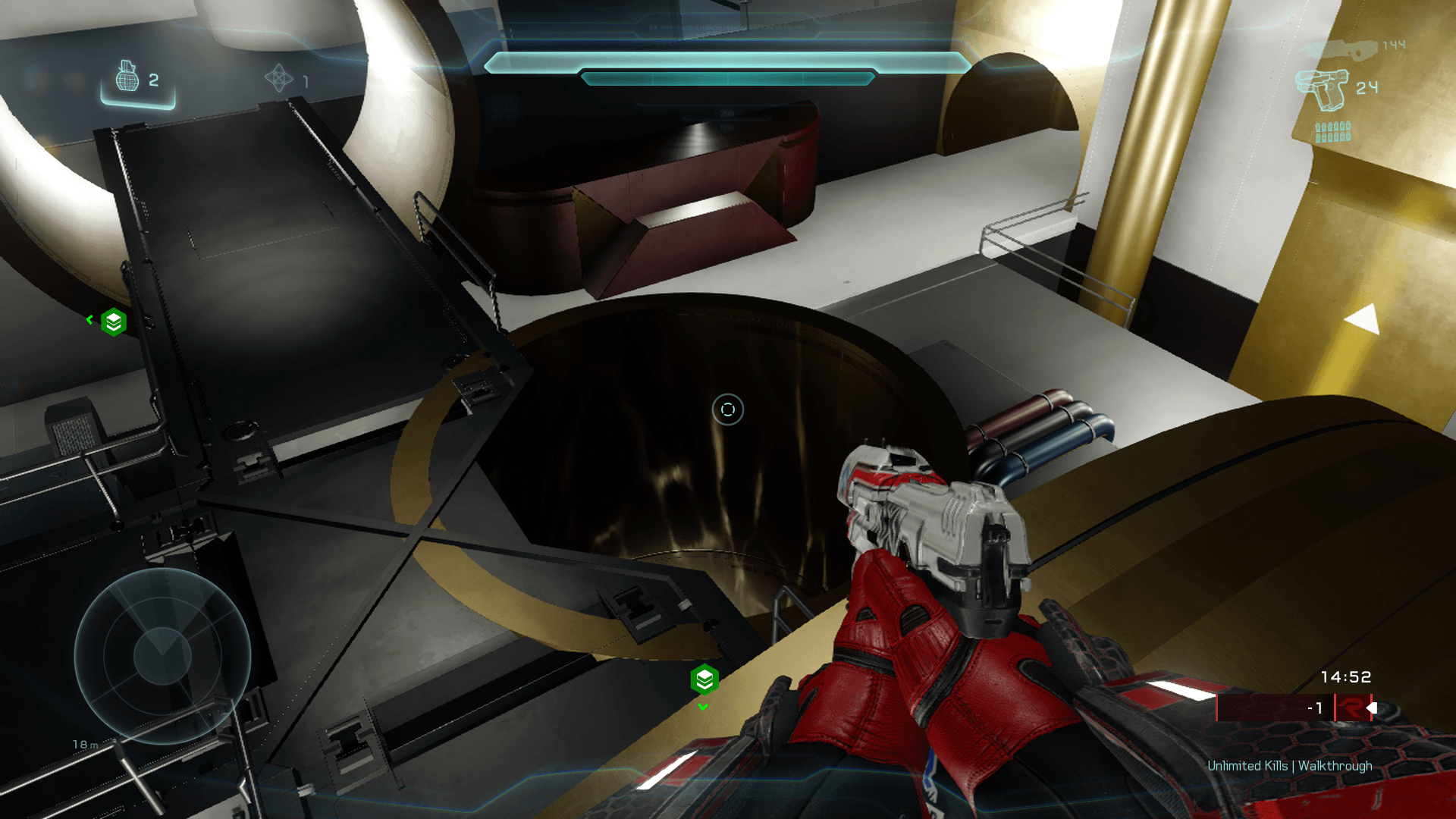Click the green waypoint marker with down arrow
This screenshot has width=1456, height=819.
coord(704,679)
